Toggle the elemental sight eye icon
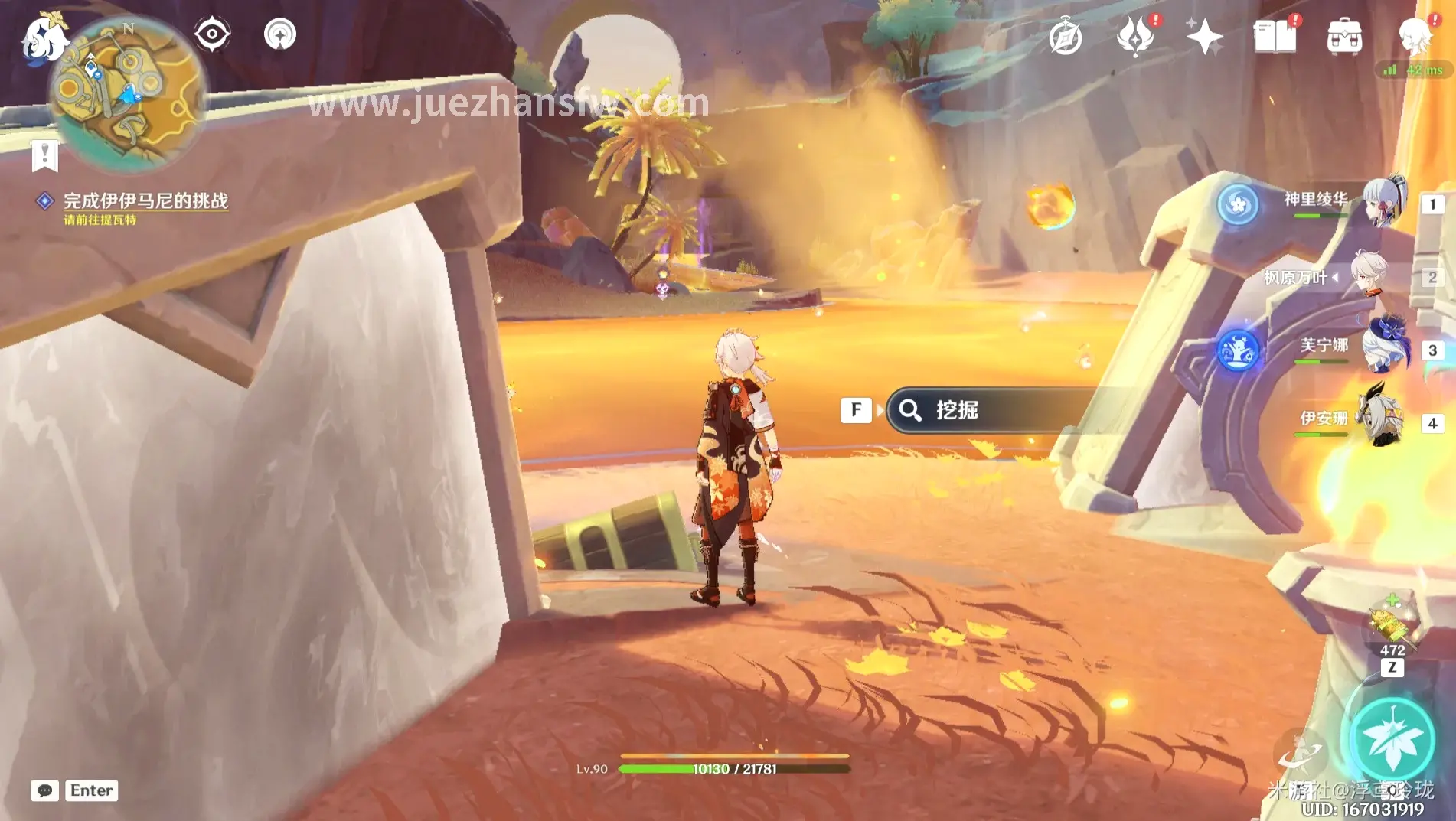1456x821 pixels. [x=212, y=34]
